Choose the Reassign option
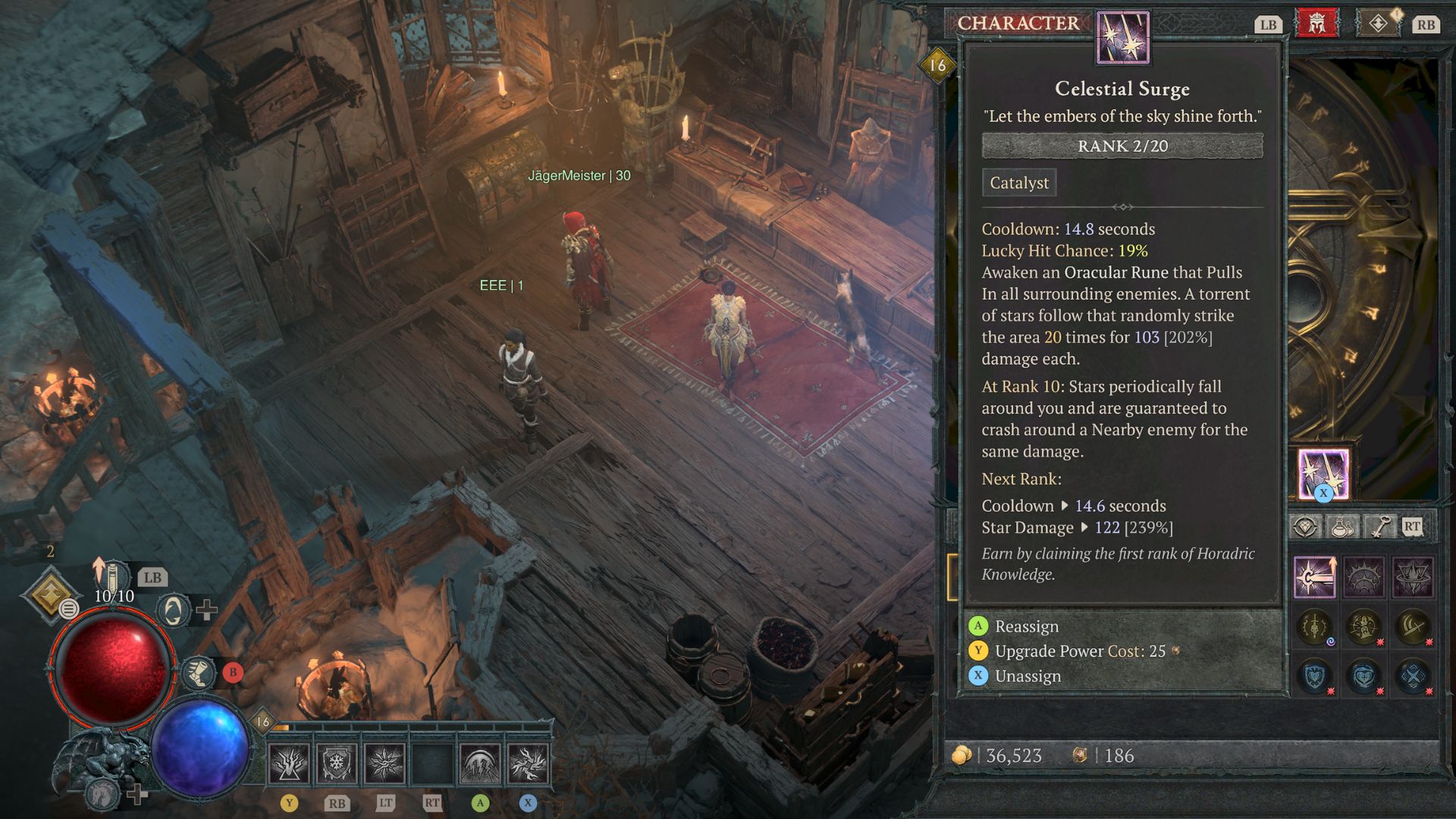This screenshot has width=1456, height=819. click(1026, 626)
